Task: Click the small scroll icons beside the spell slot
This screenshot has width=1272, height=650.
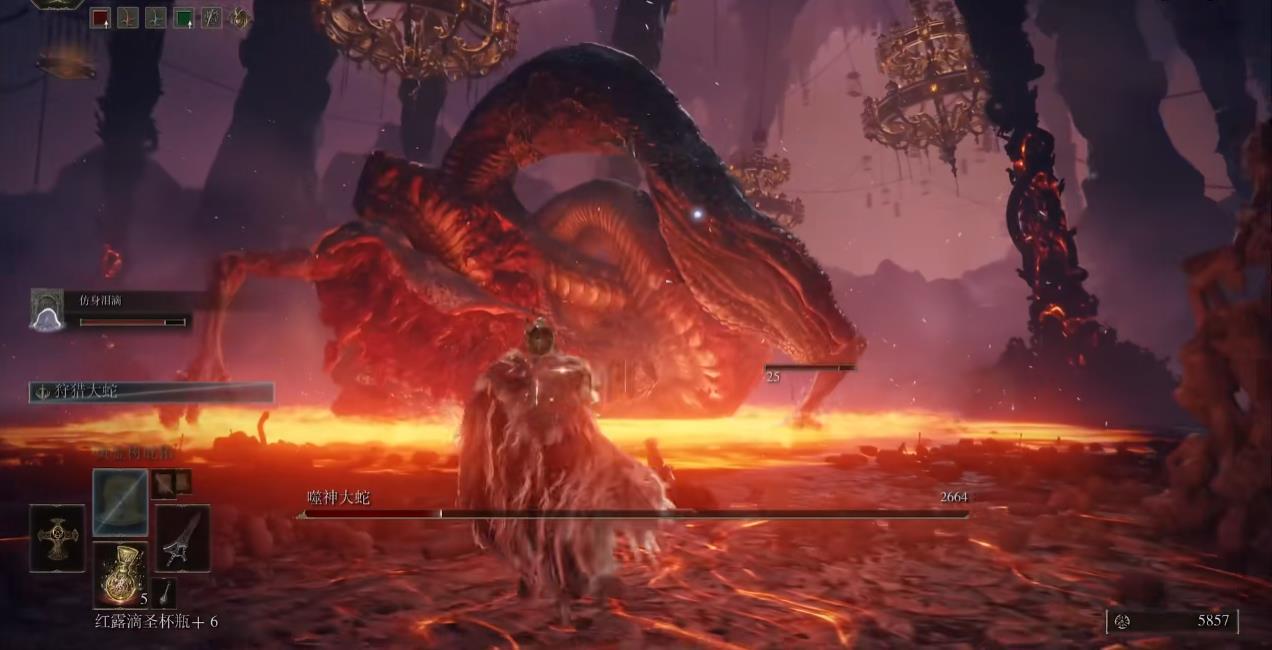Action: 170,483
